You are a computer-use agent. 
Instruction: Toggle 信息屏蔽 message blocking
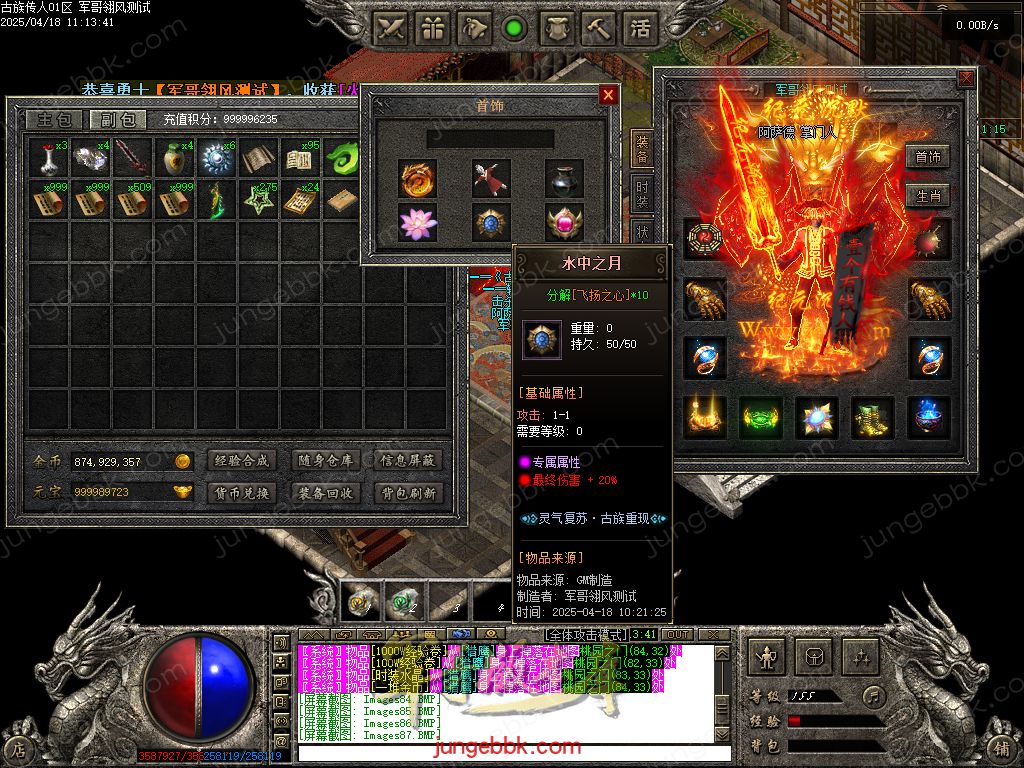pos(408,461)
